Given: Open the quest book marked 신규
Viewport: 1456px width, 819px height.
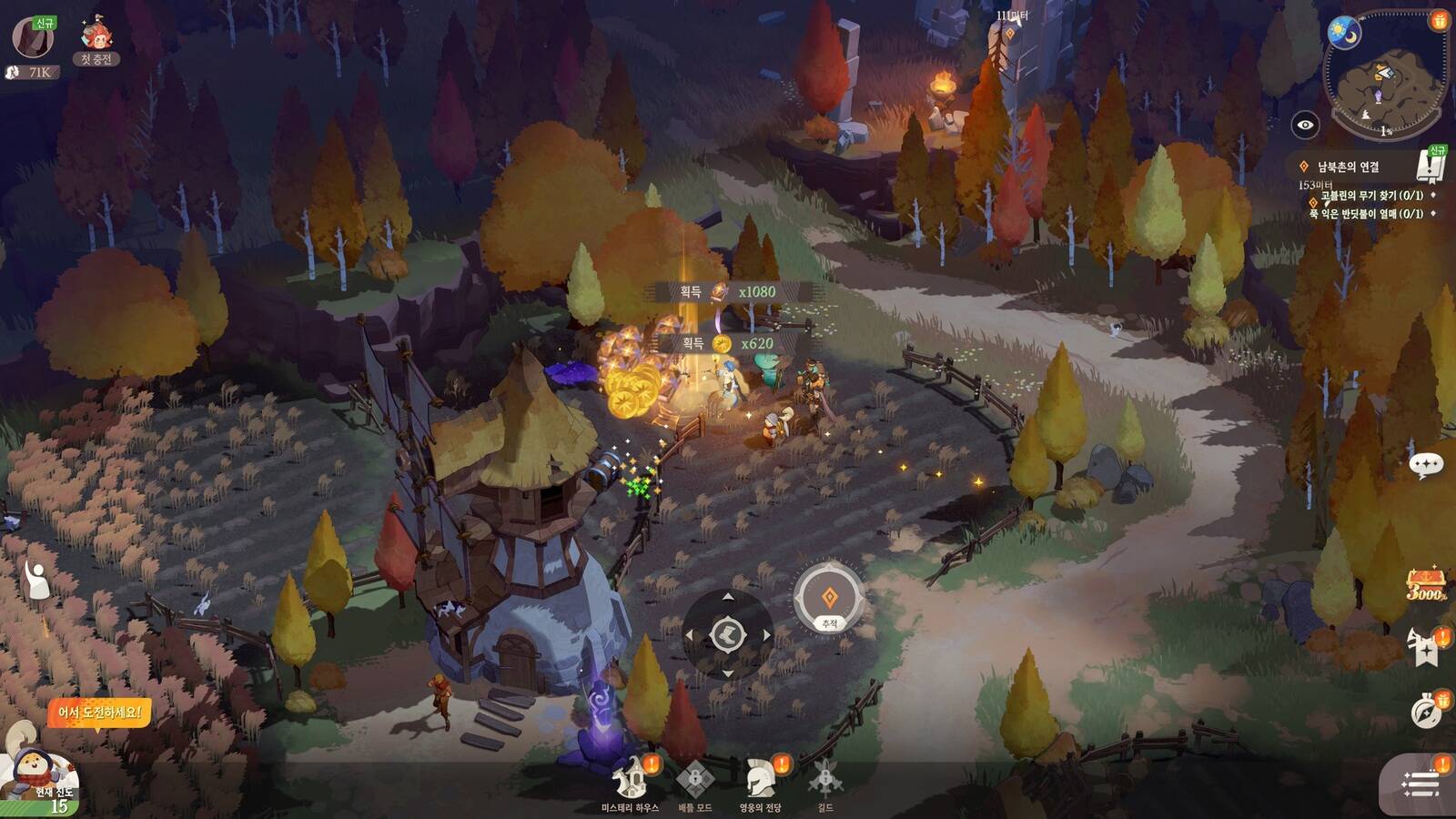Looking at the screenshot, I should (1431, 165).
